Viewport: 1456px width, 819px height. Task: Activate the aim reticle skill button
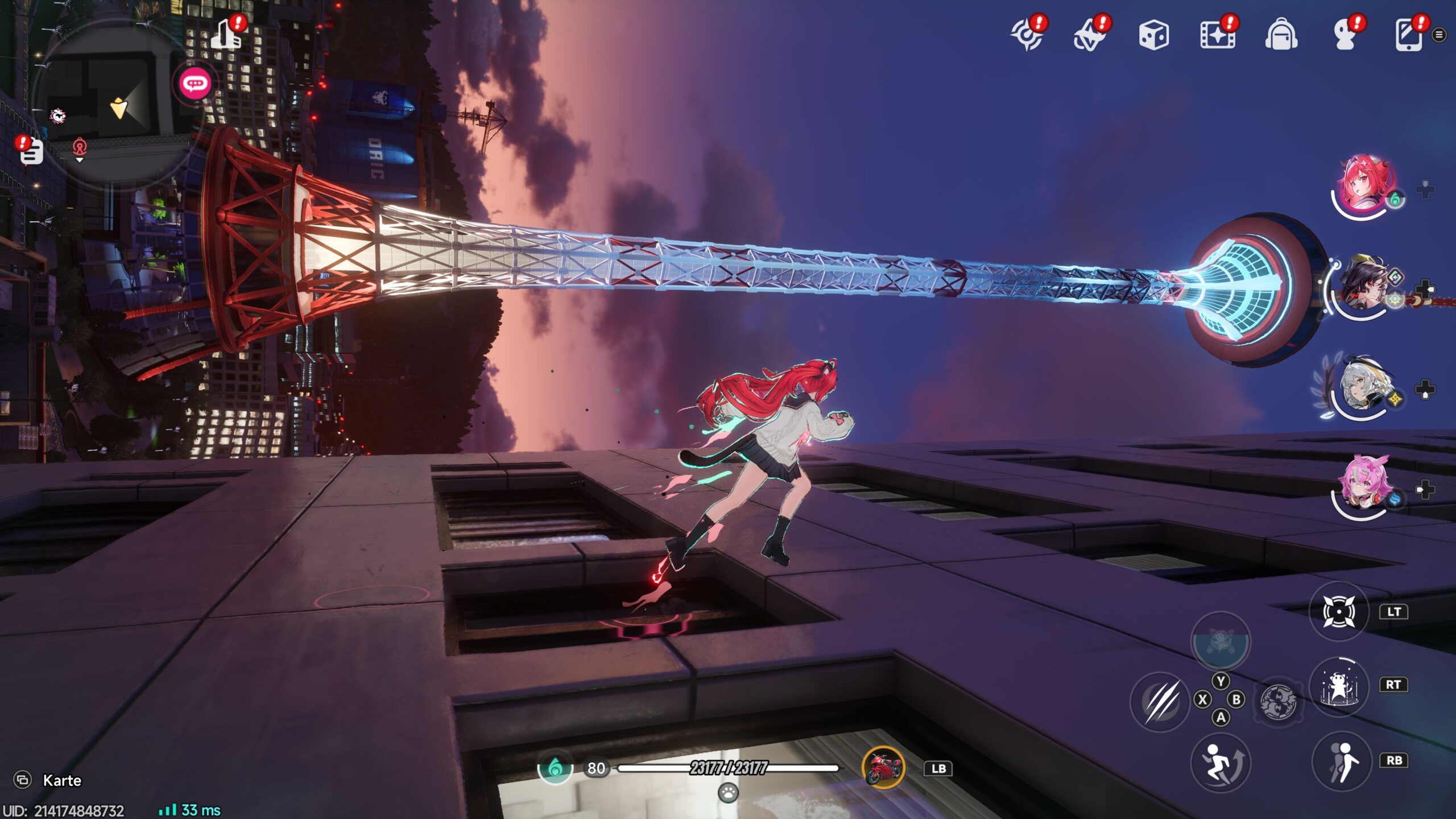pyautogui.click(x=1339, y=611)
